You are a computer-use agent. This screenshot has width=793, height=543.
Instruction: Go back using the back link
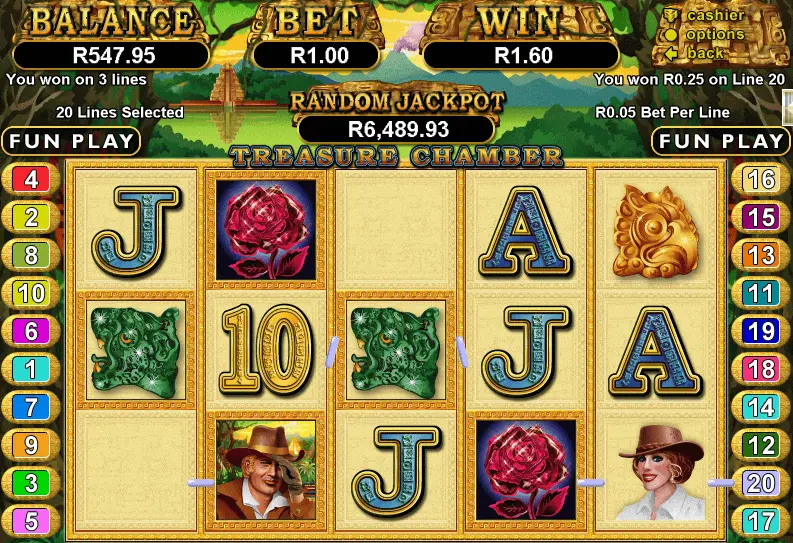(705, 53)
